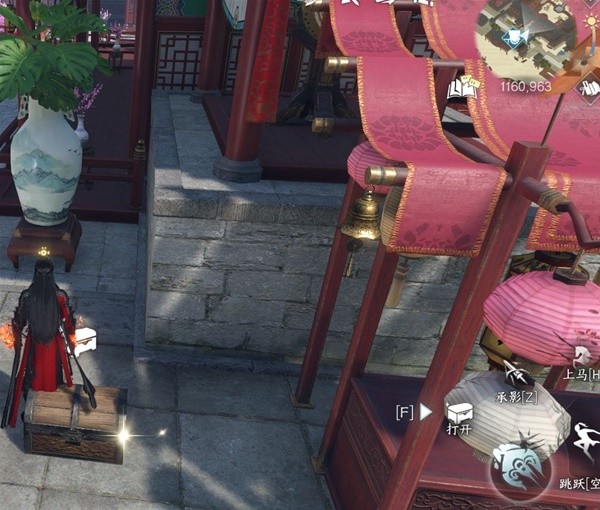Mount the horse with 上马

(581, 355)
